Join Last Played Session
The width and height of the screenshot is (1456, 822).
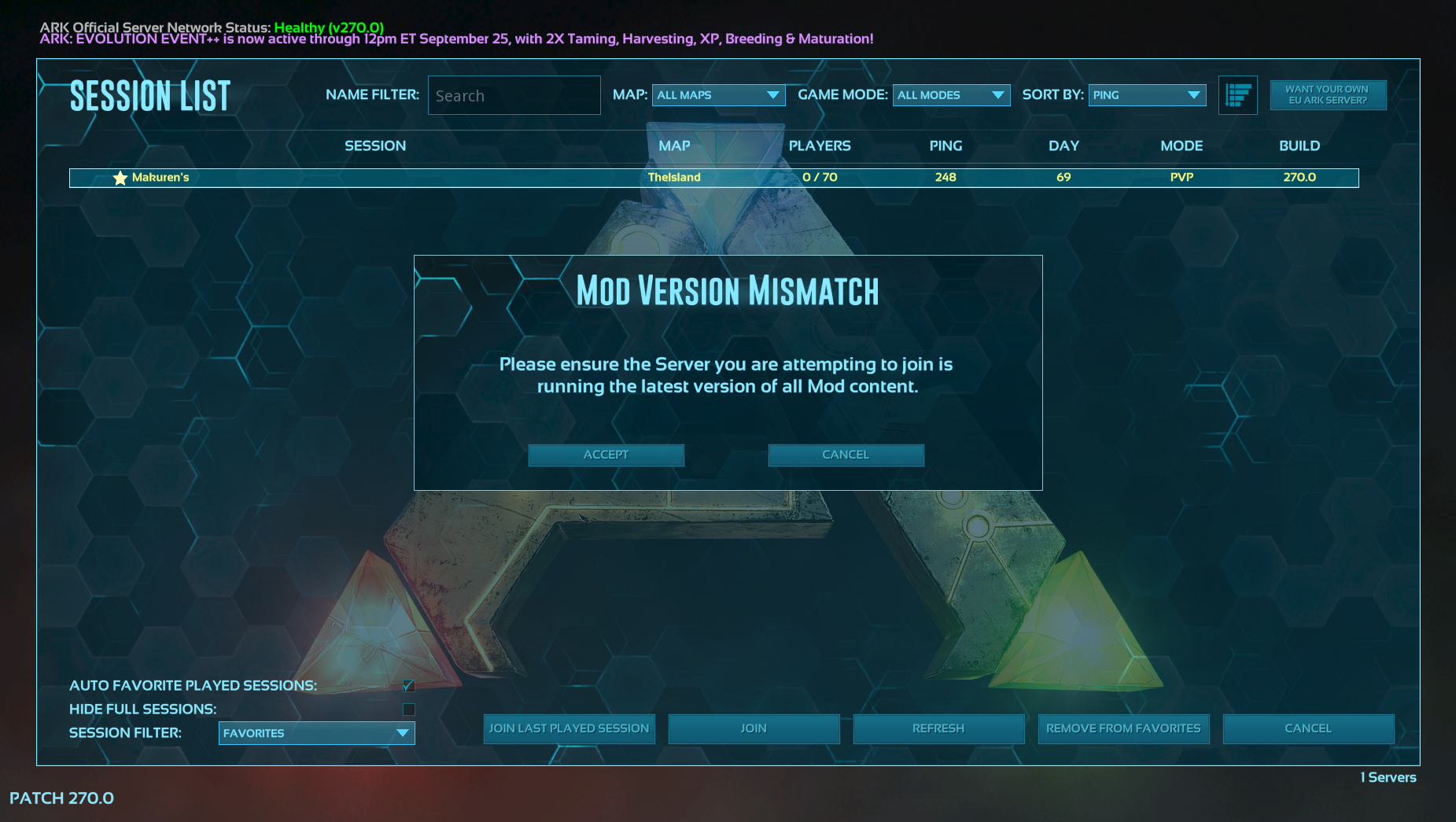click(x=569, y=728)
